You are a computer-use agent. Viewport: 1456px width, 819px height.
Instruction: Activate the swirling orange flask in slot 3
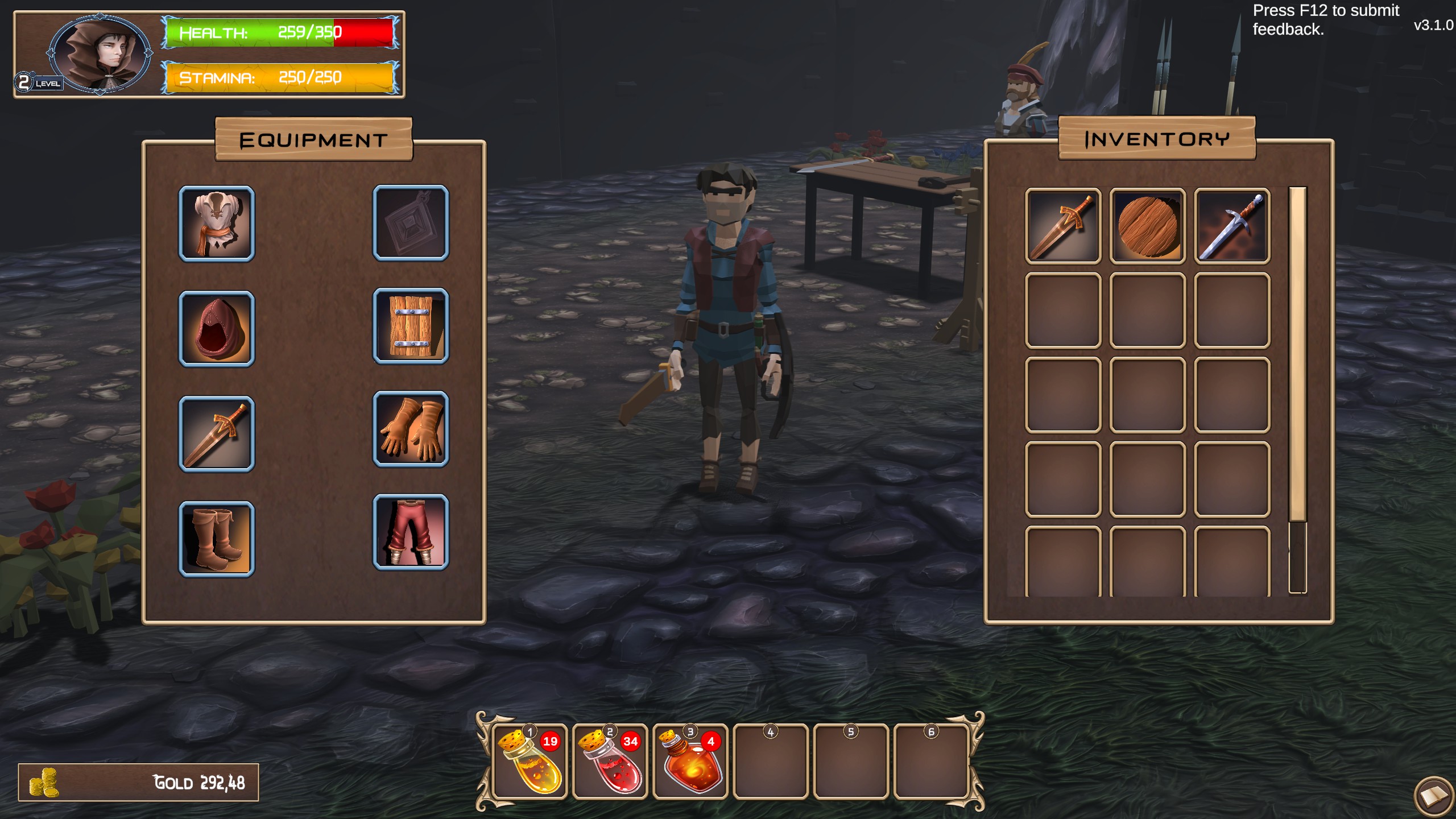[690, 762]
